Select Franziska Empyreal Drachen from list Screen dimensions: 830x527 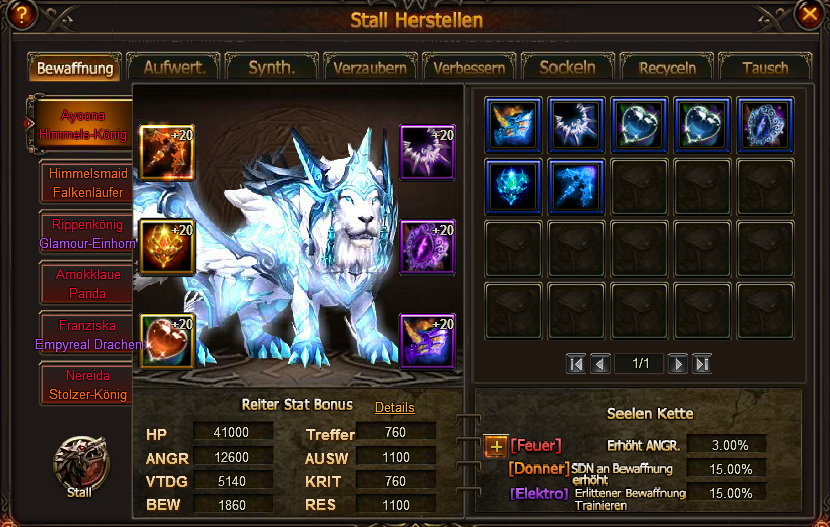88,333
